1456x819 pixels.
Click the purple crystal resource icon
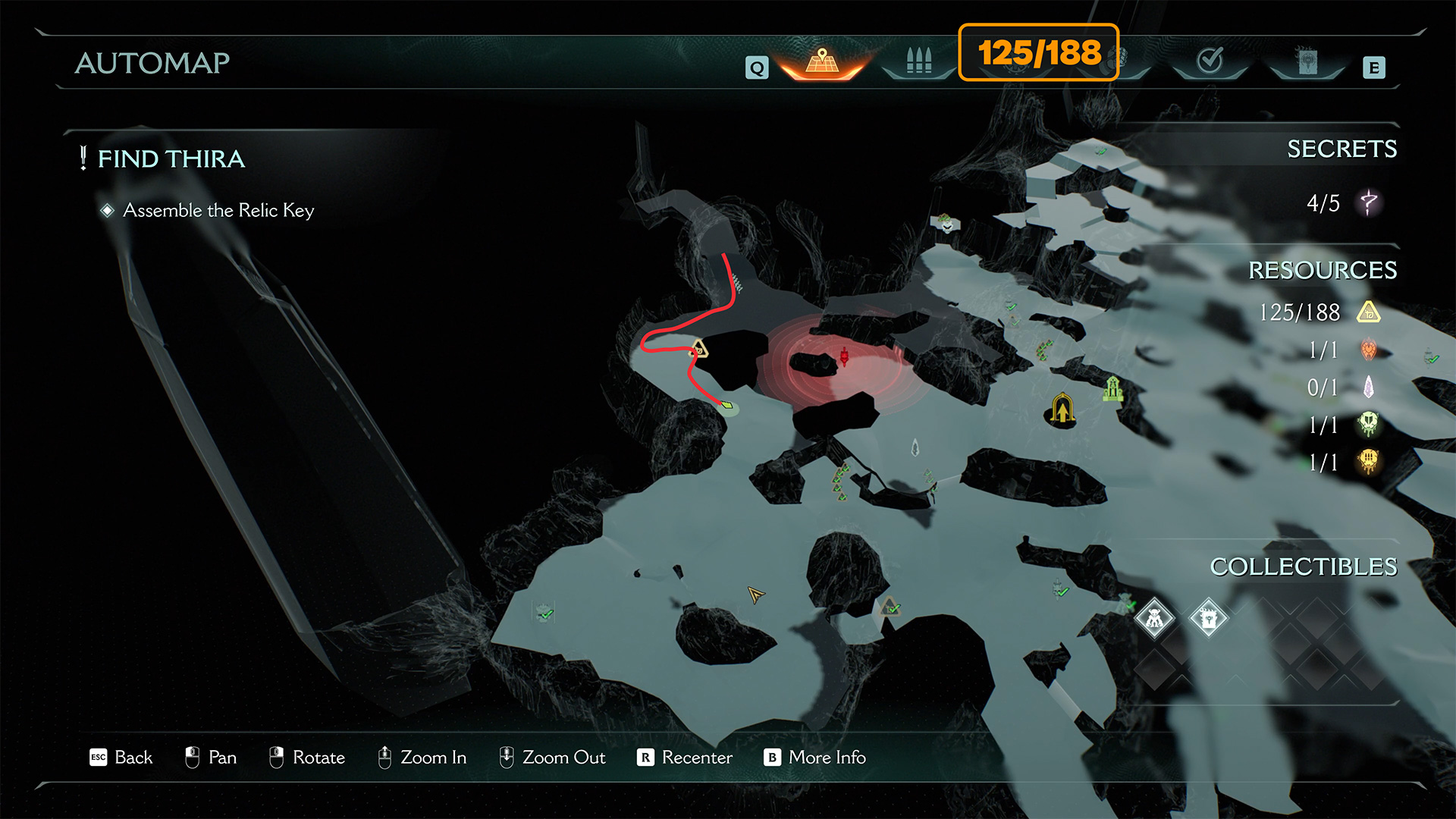click(1369, 388)
